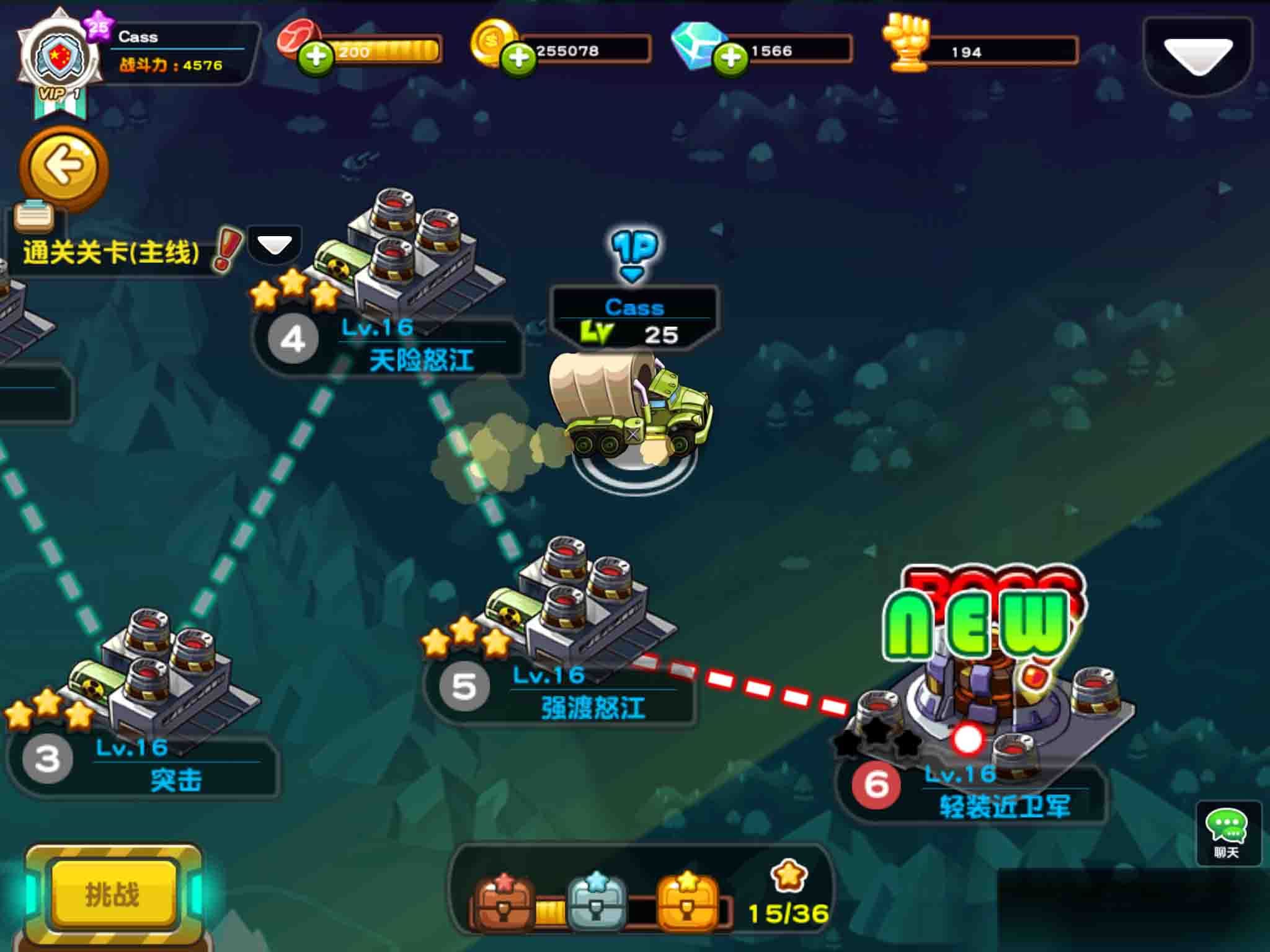Expand the top-right white triangle menu

1197,57
